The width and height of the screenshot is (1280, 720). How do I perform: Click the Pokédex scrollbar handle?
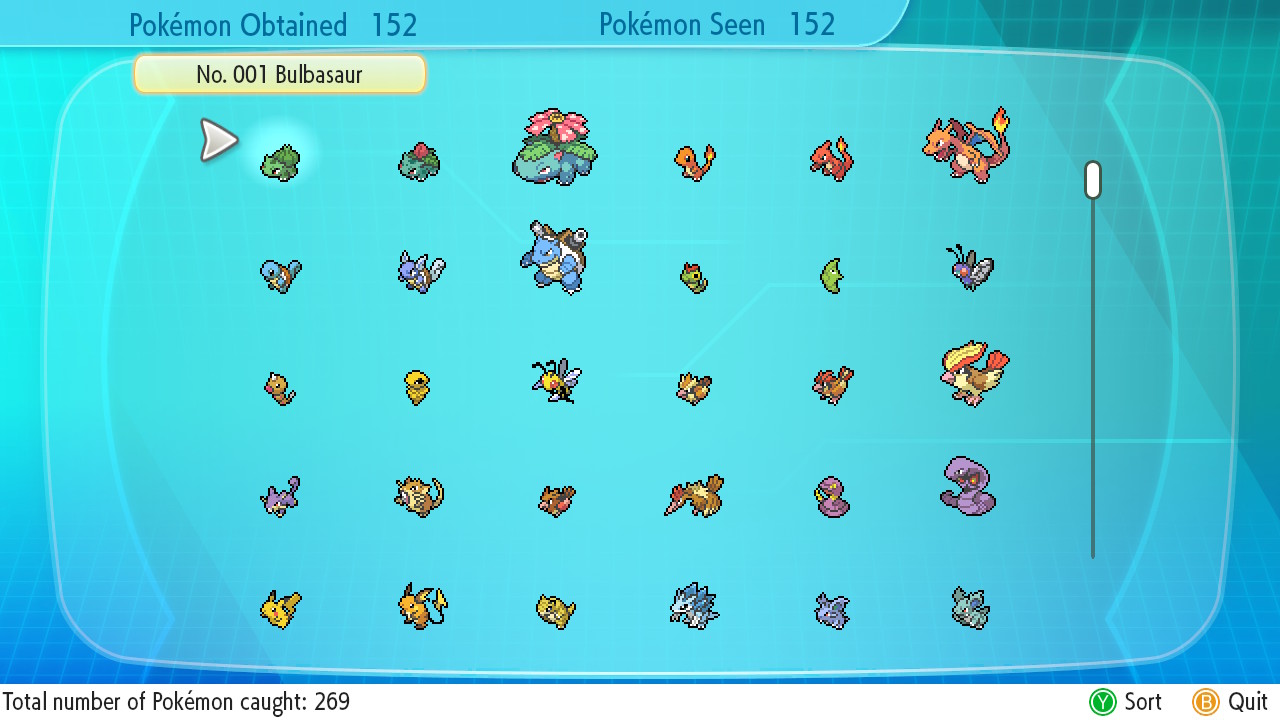pyautogui.click(x=1093, y=180)
